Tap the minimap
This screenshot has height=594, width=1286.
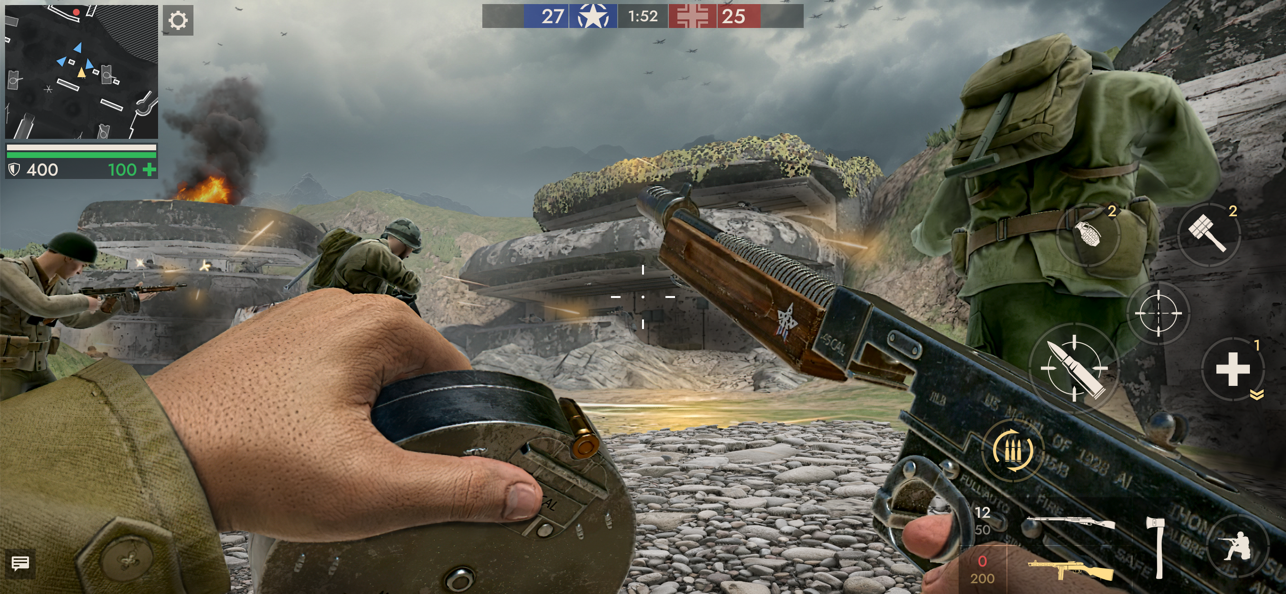point(81,72)
